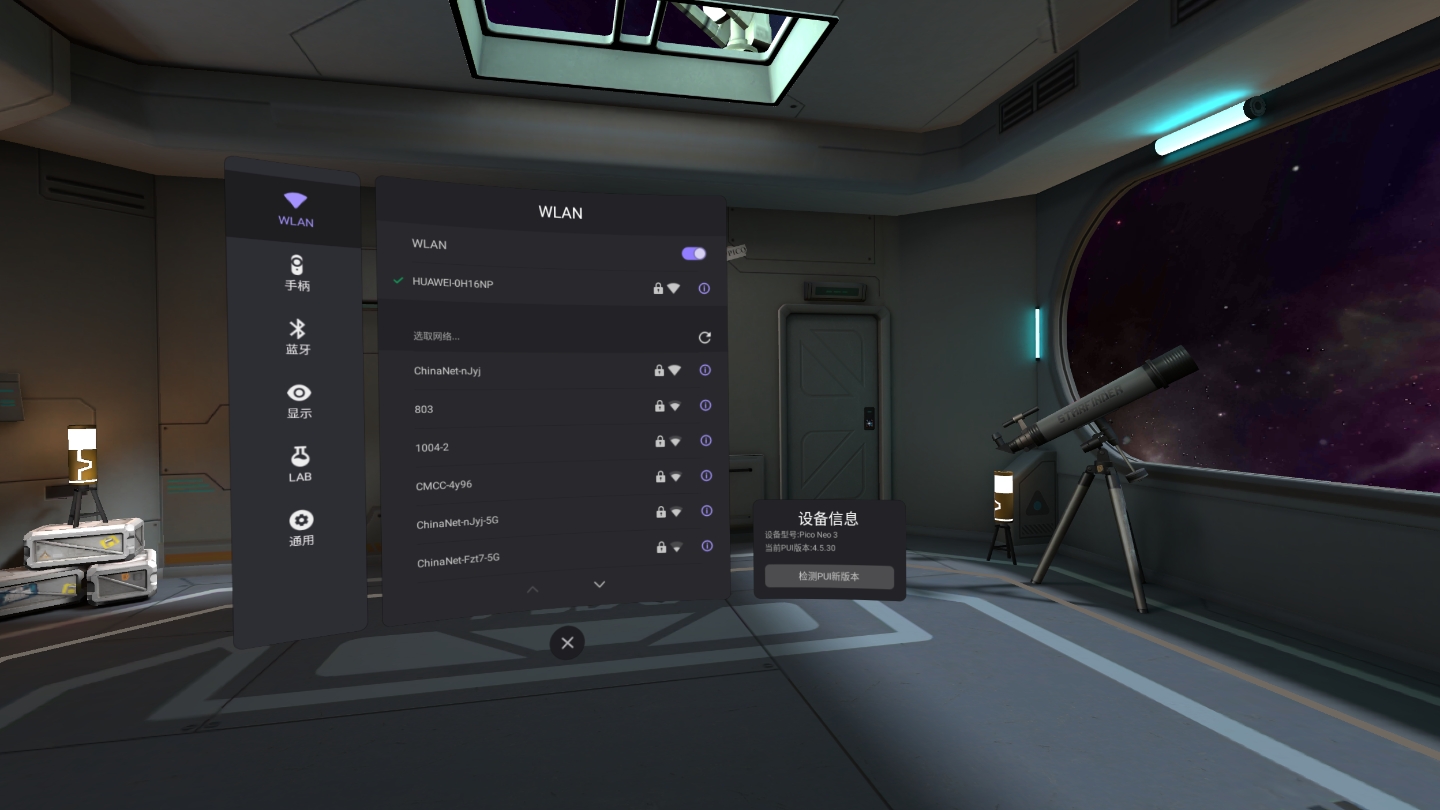Viewport: 1440px width, 810px height.
Task: Switch to the 通用 general settings section
Action: click(301, 527)
